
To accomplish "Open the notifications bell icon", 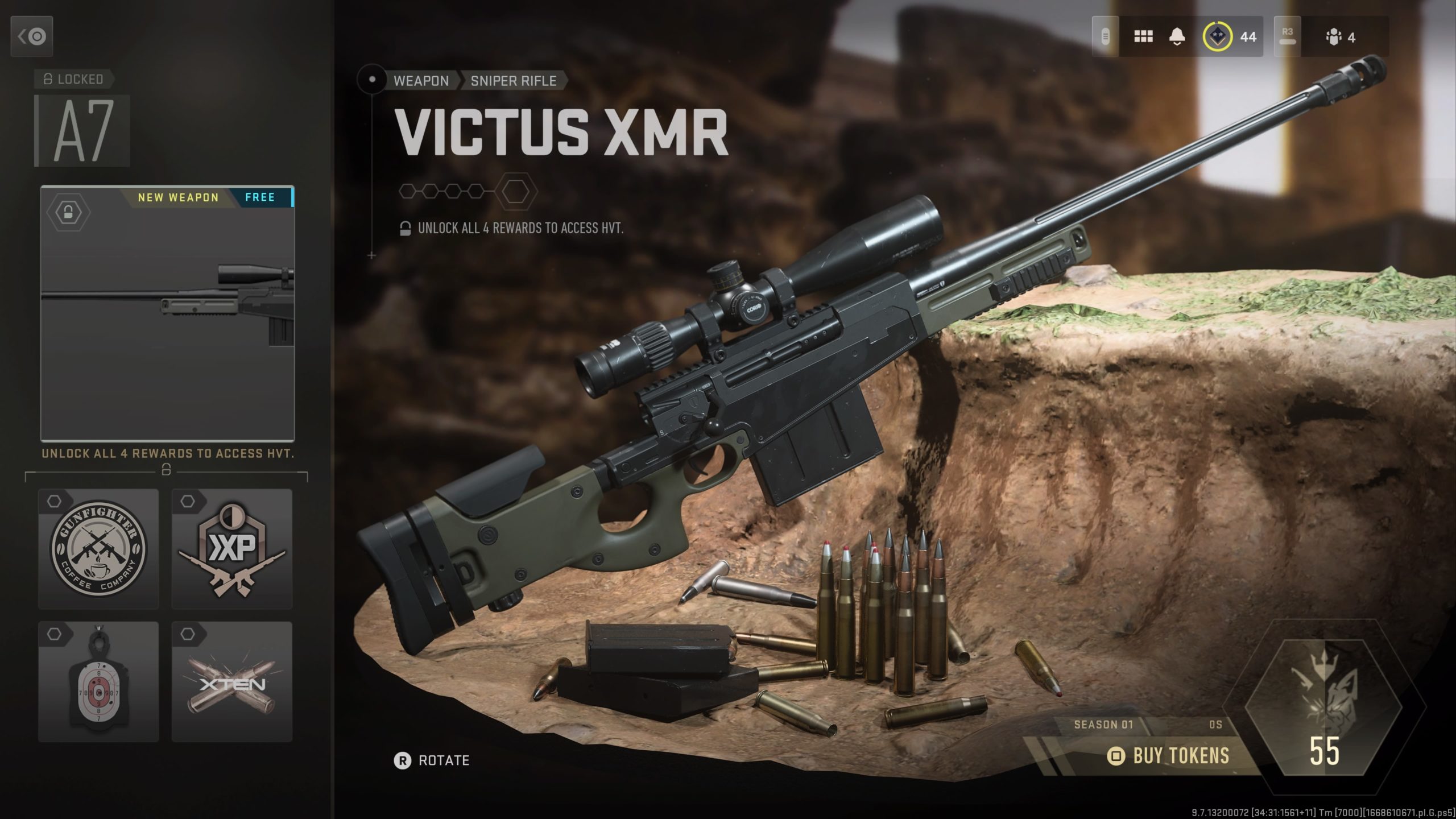I will click(x=1176, y=36).
